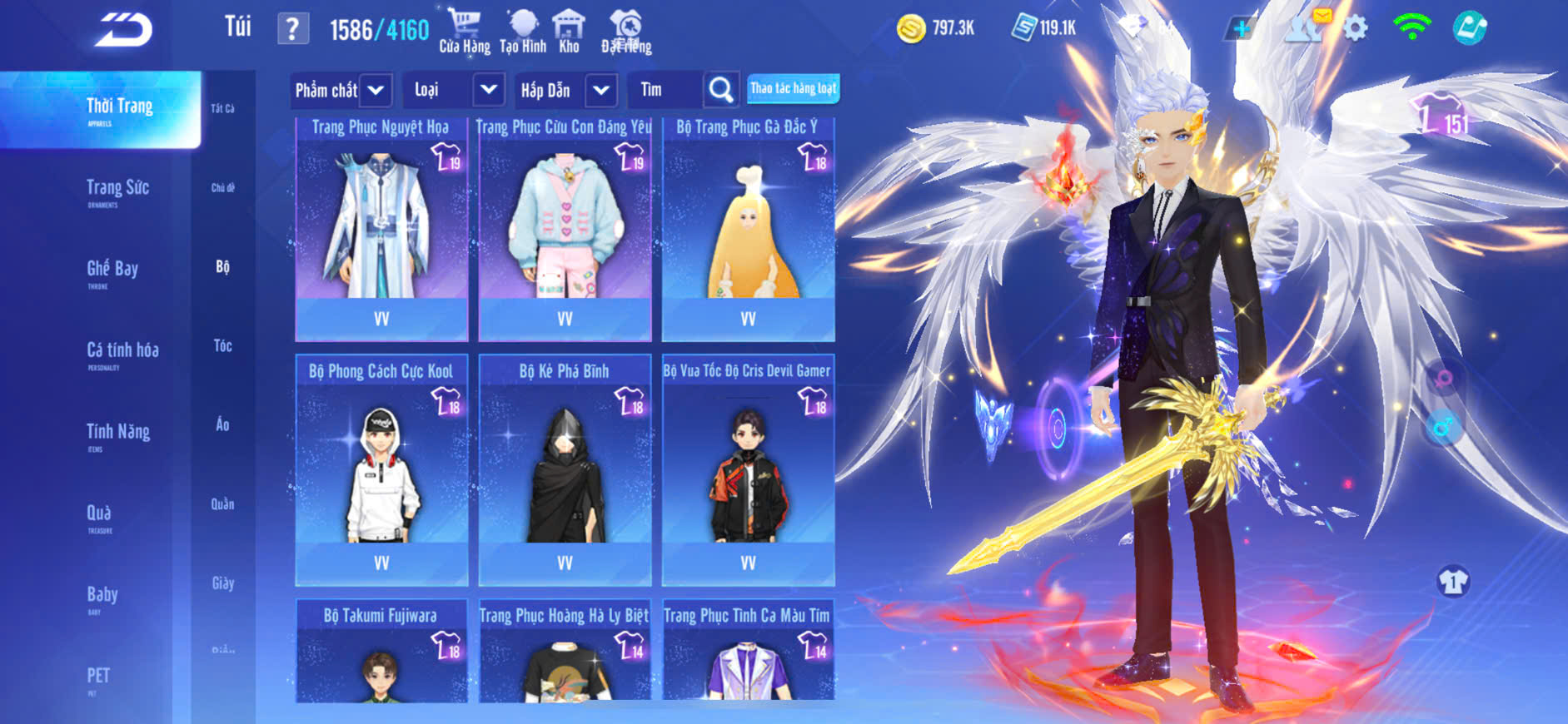Open the Cá tính hóa tab
The width and height of the screenshot is (1568, 724).
[x=122, y=351]
